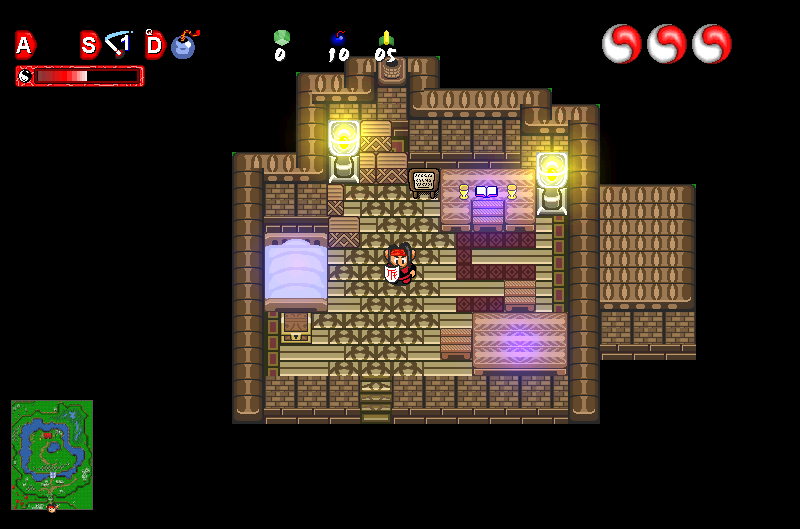Select the bow weapon in the S slot
Viewport: 800px width, 529px height.
click(x=120, y=44)
